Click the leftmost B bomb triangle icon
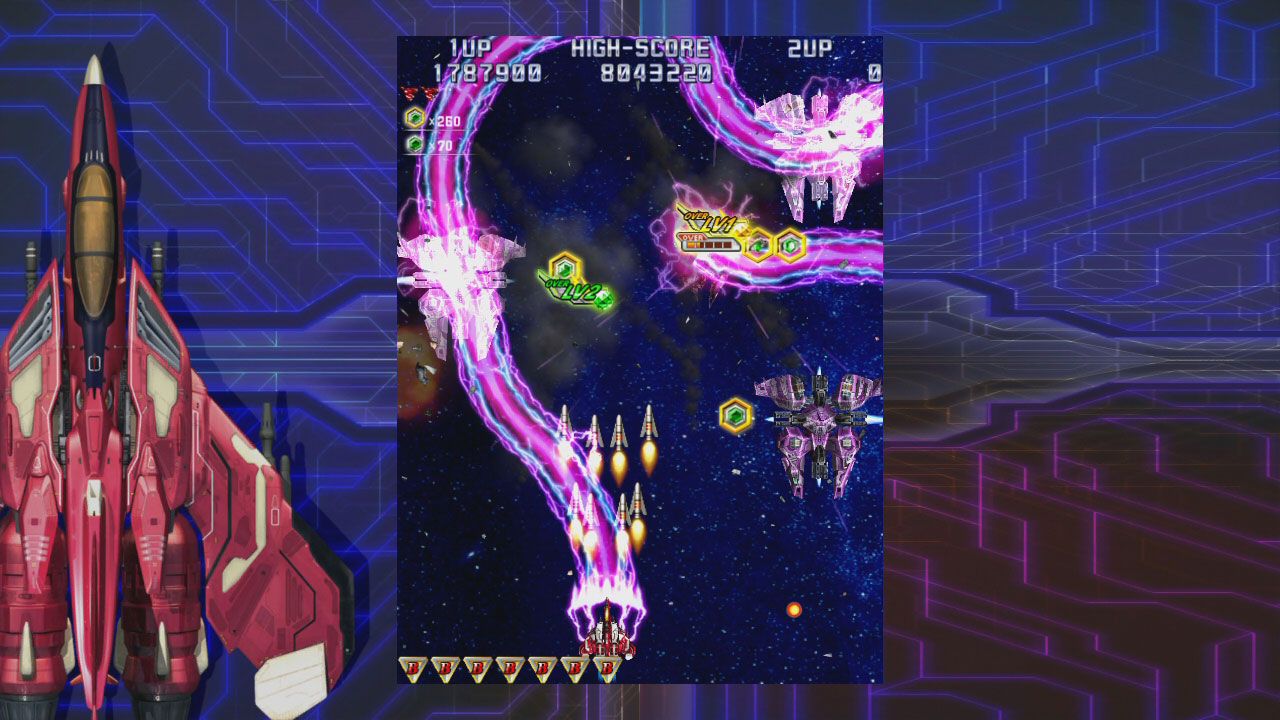 pos(412,668)
